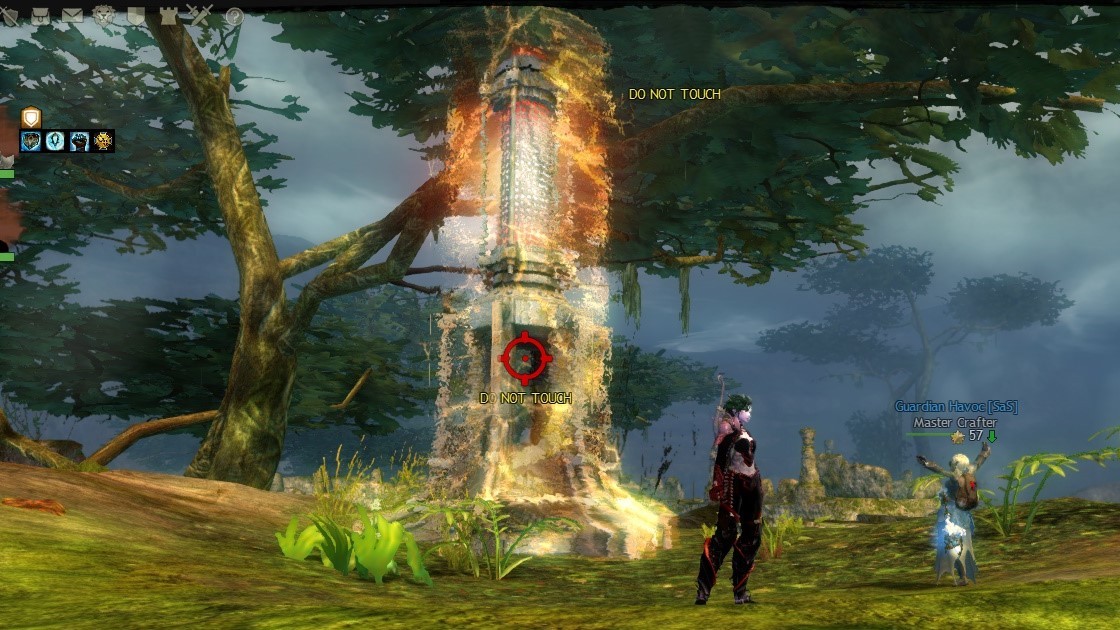Screen dimensions: 1120x630
Task: Open the Guild shield icon
Action: coord(136,15)
